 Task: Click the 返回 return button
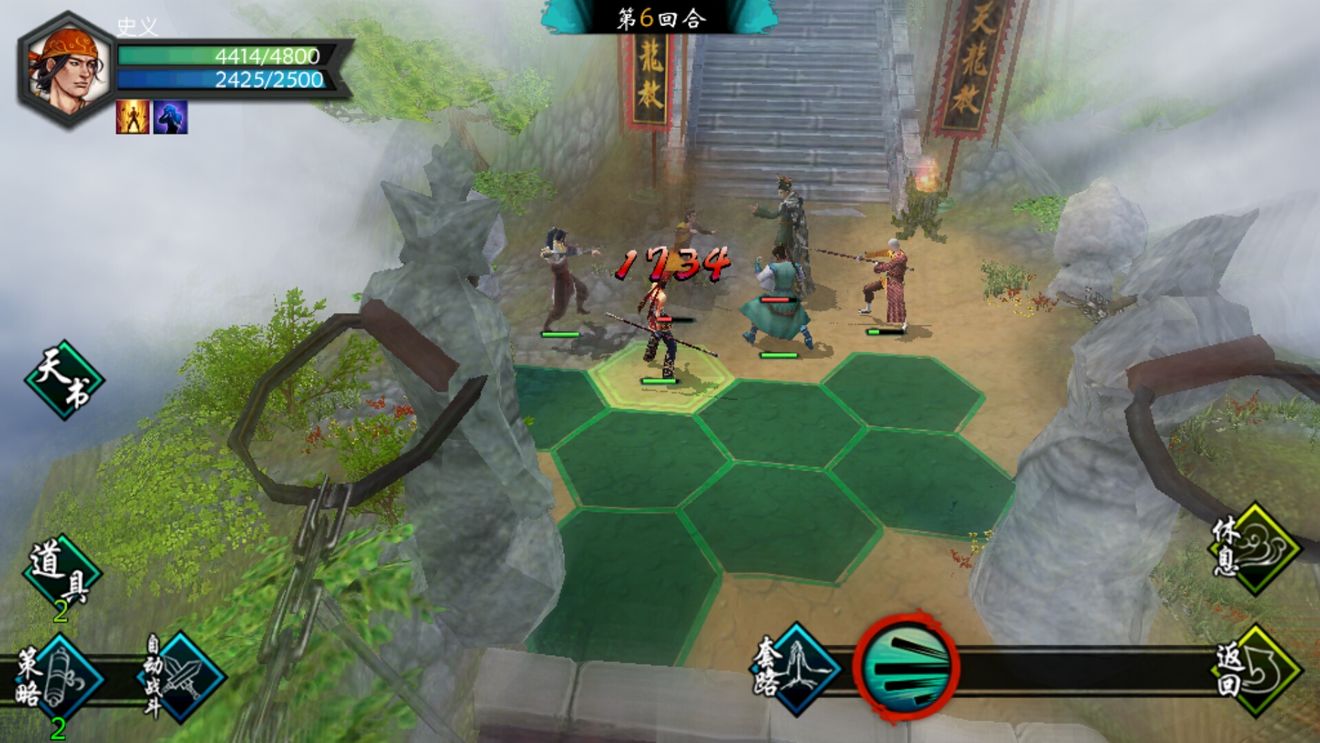pos(1256,670)
